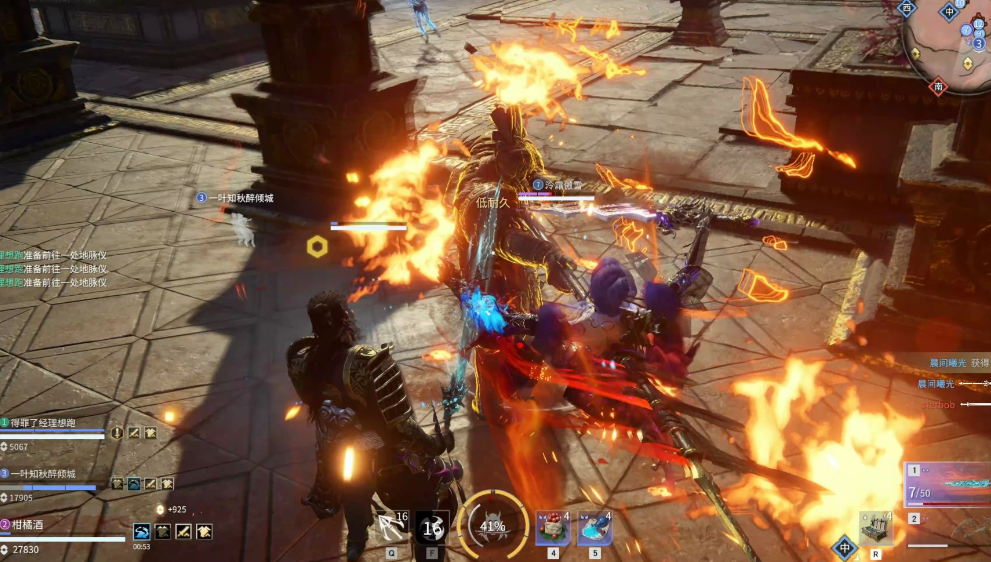Viewport: 991px width, 562px height.
Task: Click the 41% ultimate gauge icon
Action: (x=492, y=525)
